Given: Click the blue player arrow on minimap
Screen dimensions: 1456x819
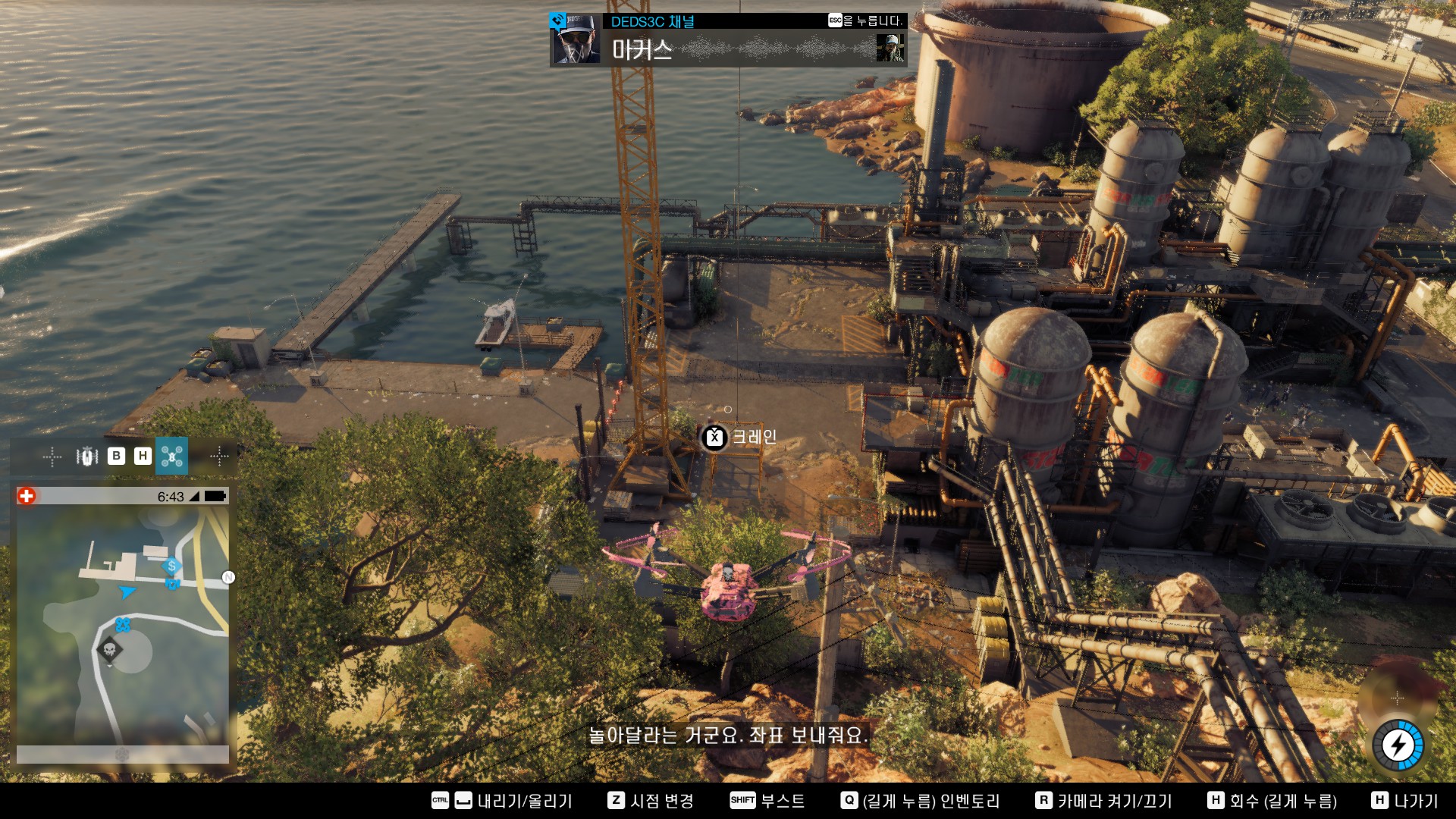Looking at the screenshot, I should click(127, 591).
